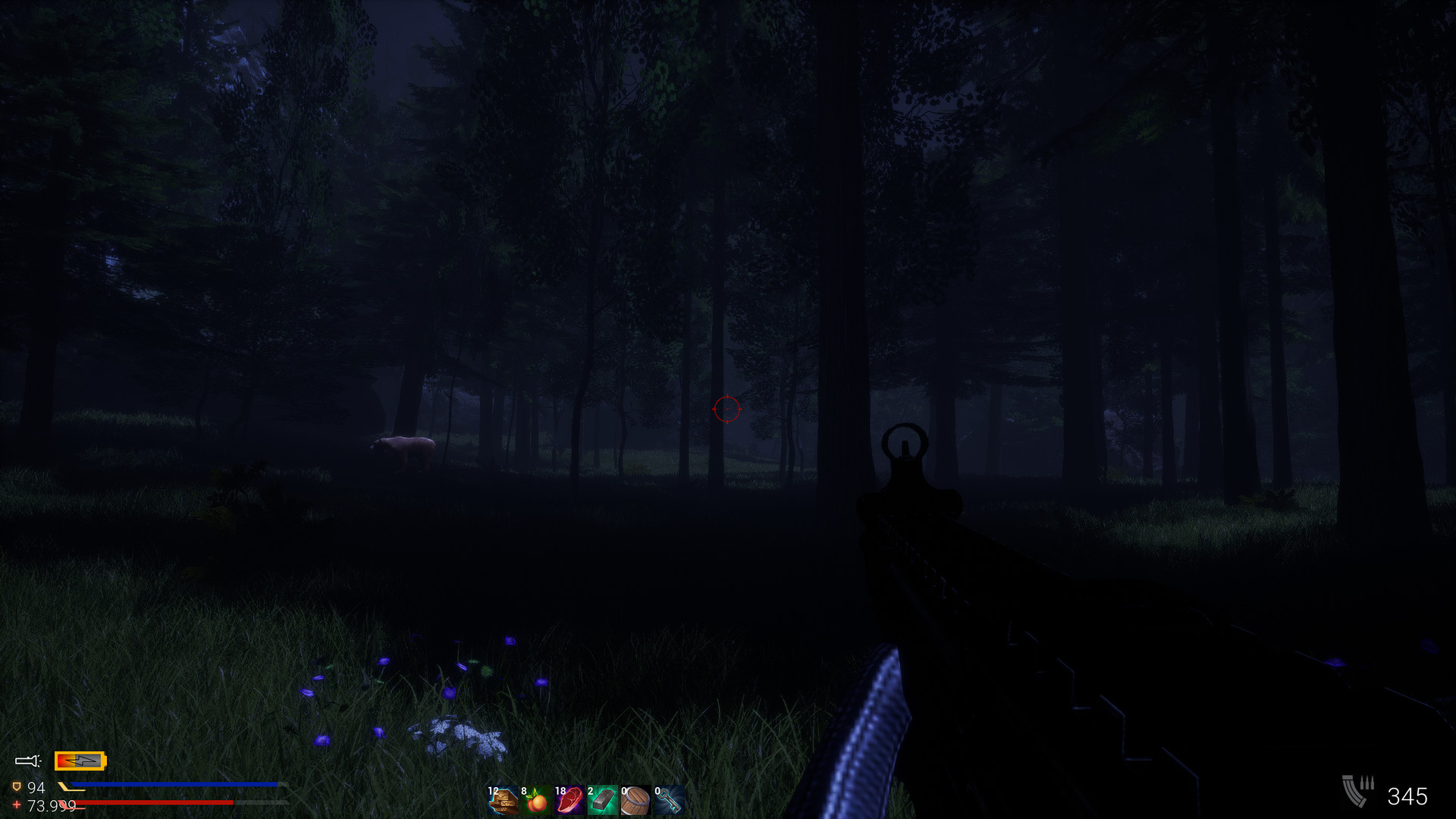Select the key item slot showing 0
The width and height of the screenshot is (1456, 819).
(671, 801)
